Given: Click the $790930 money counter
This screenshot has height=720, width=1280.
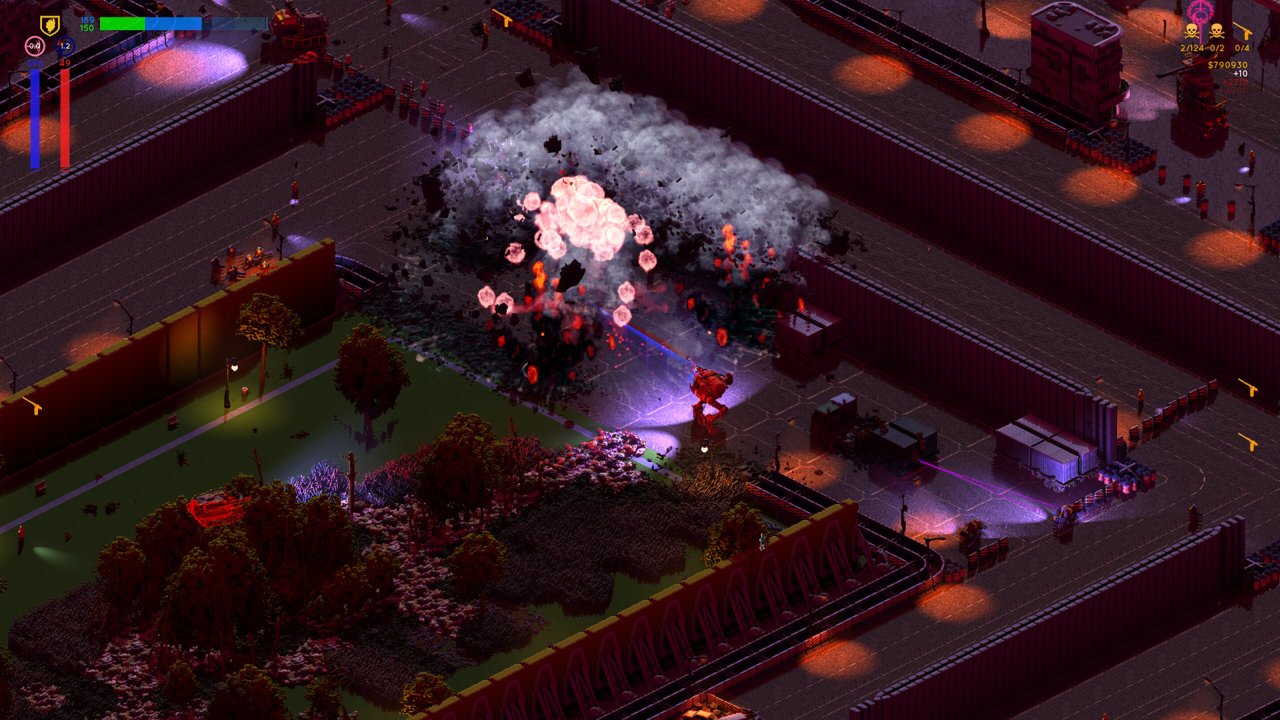Looking at the screenshot, I should [x=1228, y=65].
